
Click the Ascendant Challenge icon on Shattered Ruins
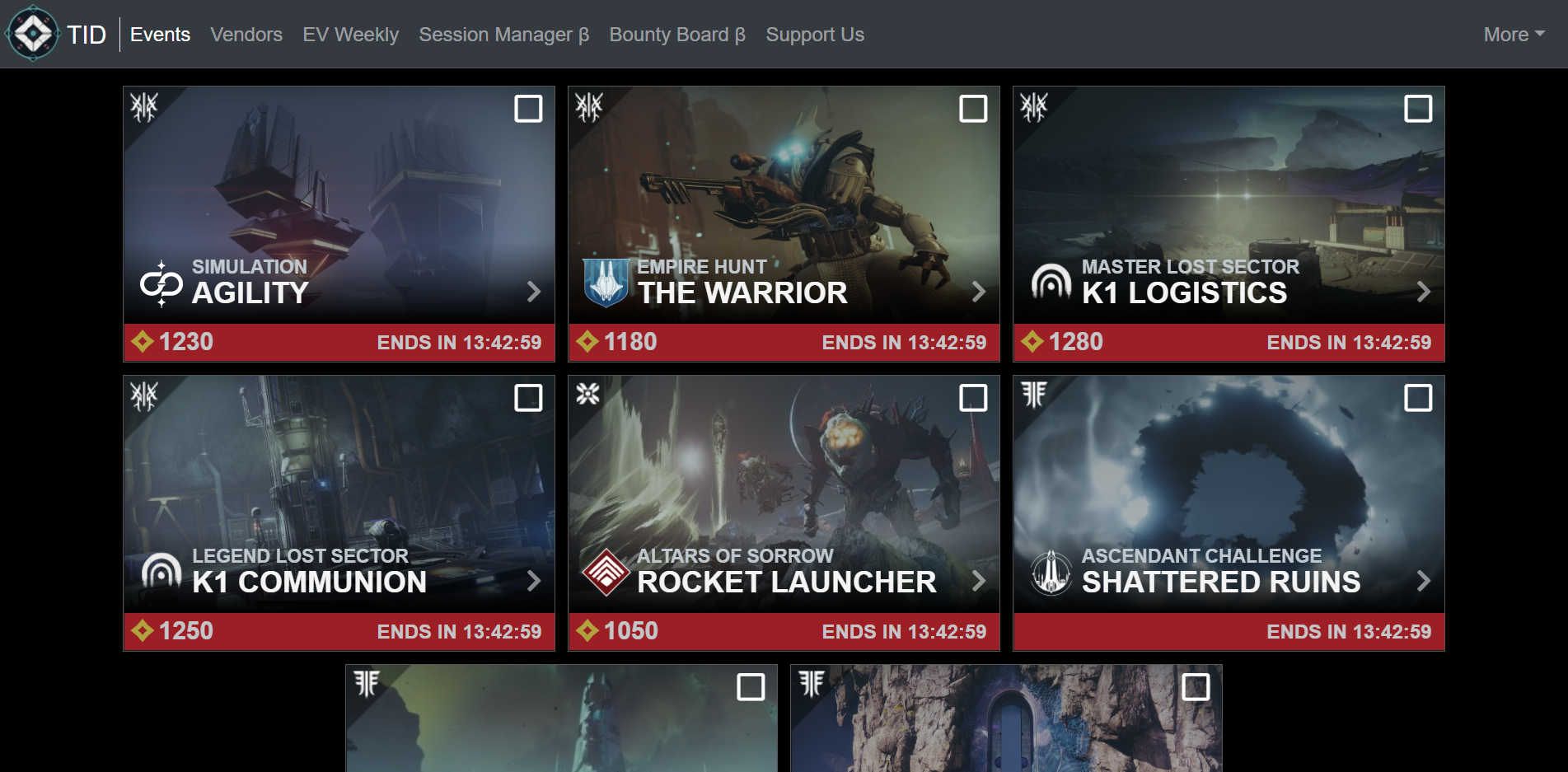[x=1053, y=572]
